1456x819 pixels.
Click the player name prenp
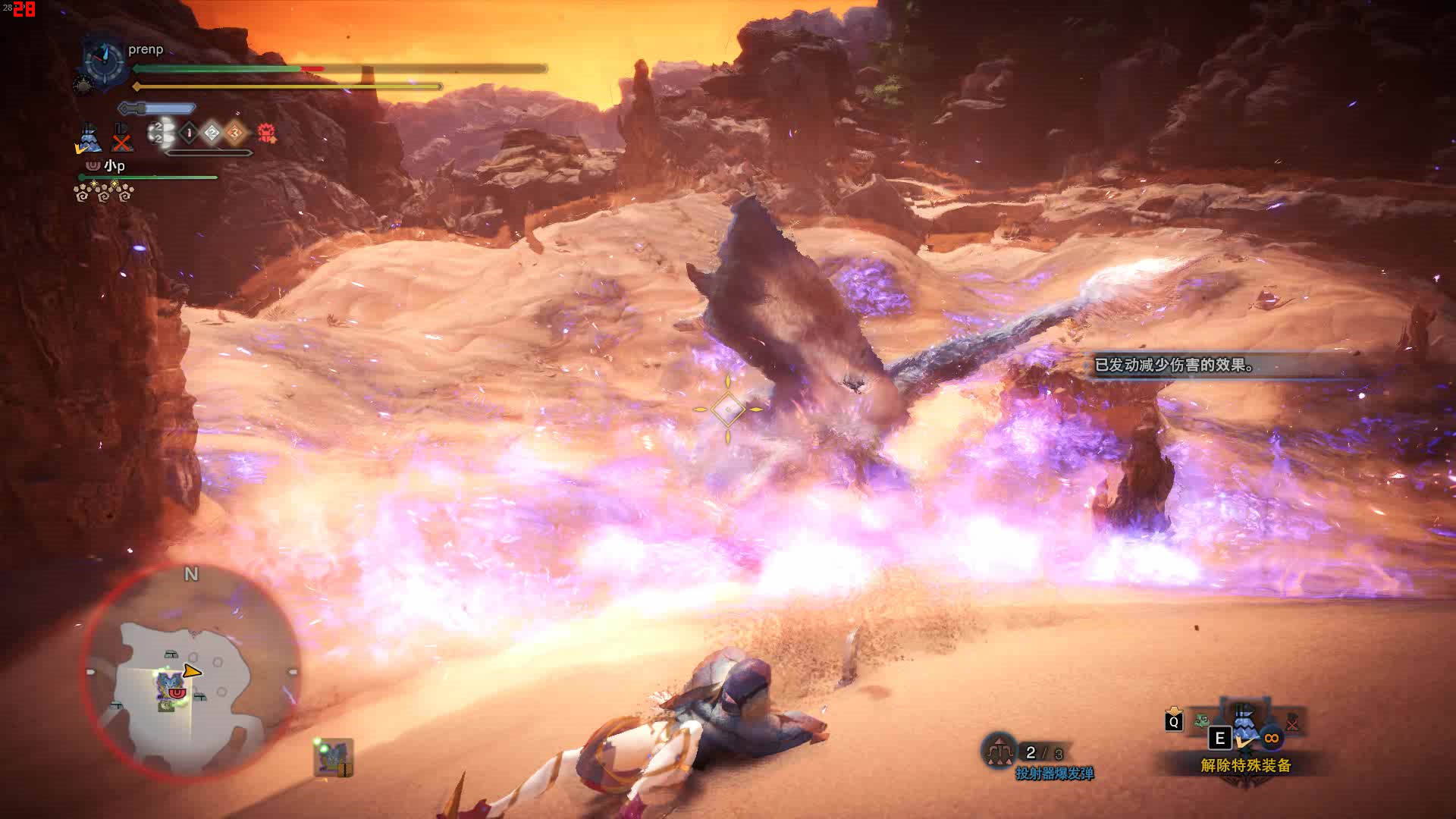coord(146,49)
